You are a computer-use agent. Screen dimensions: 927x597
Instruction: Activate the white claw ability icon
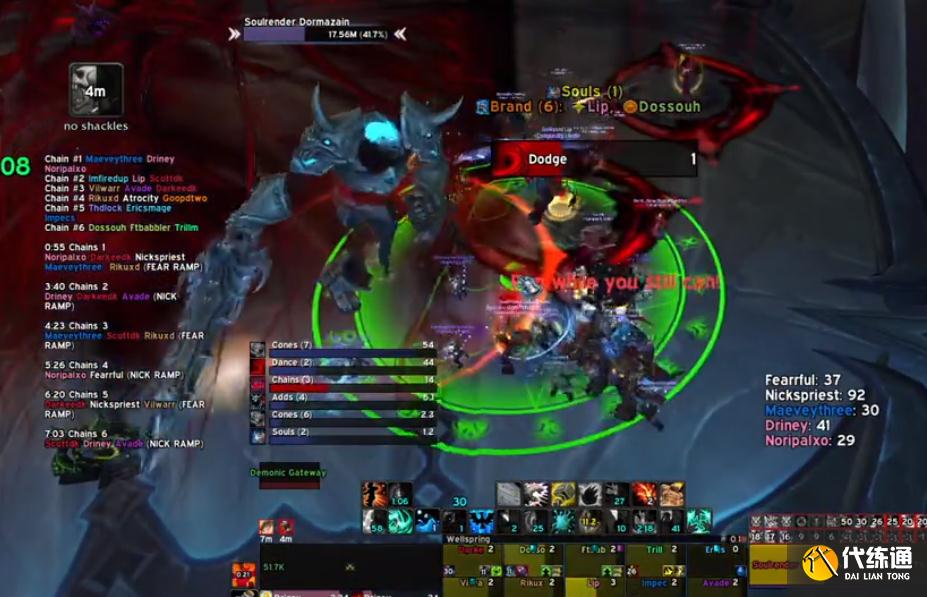click(536, 494)
